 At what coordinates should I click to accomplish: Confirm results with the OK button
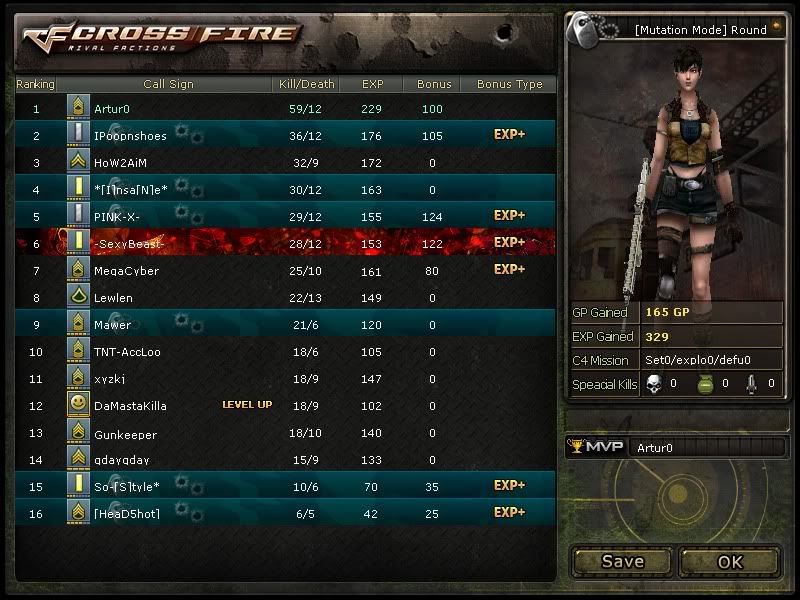coord(730,561)
